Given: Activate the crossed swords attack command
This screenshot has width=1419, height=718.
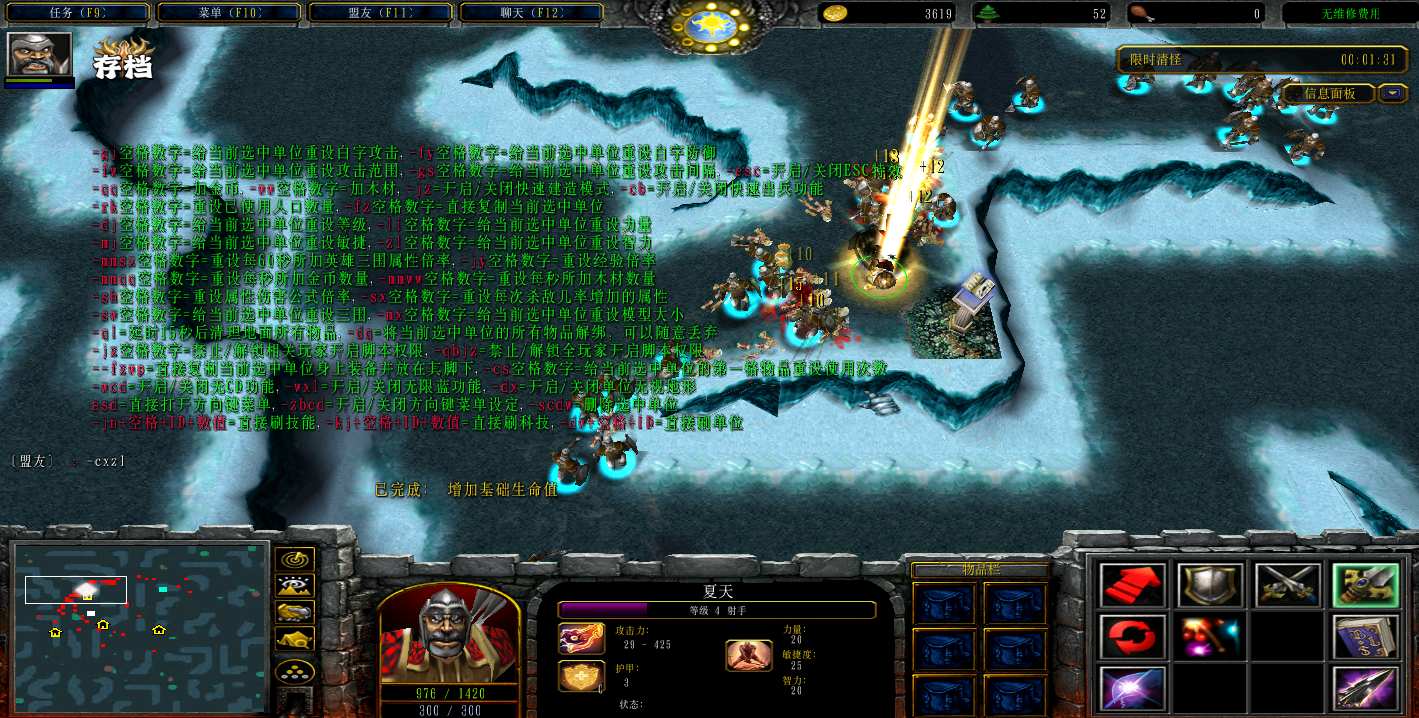Looking at the screenshot, I should pyautogui.click(x=1287, y=585).
